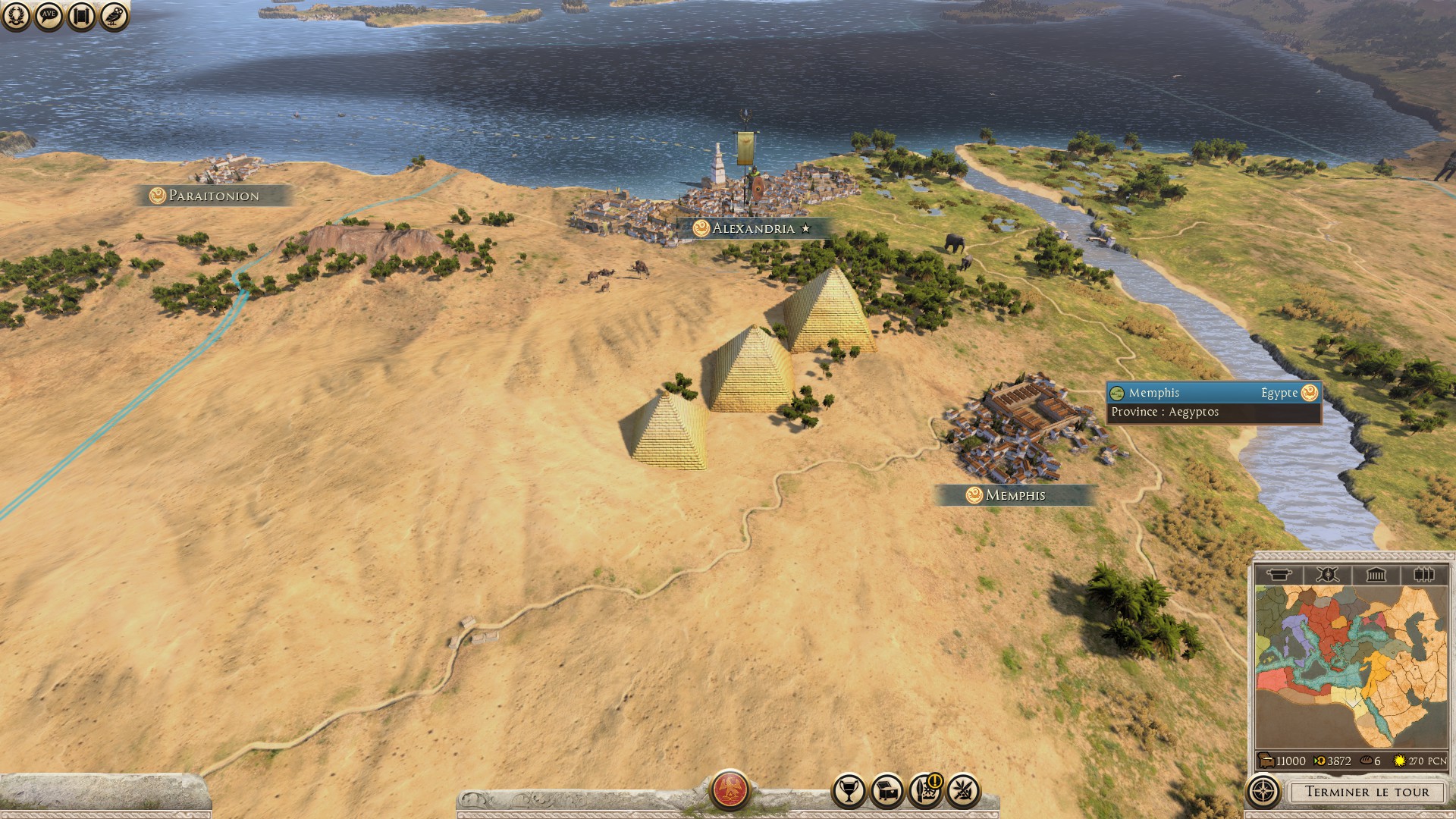Image resolution: width=1456 pixels, height=819 pixels.
Task: Click the compass button beside end turn
Action: coord(1263,792)
